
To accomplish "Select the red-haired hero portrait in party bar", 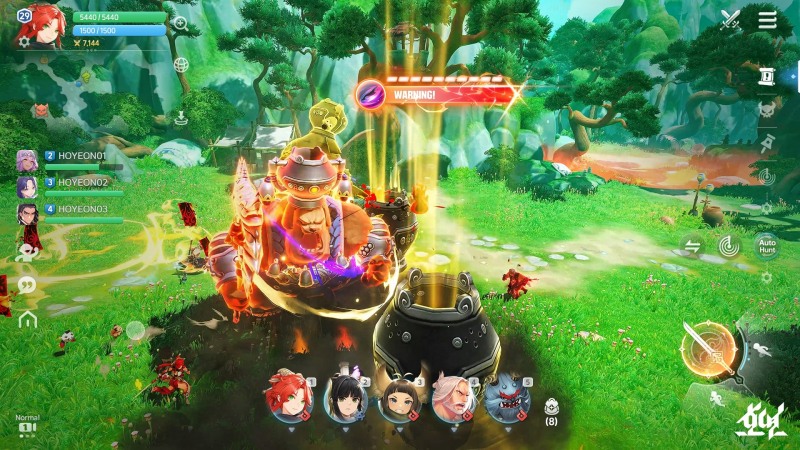I will point(289,397).
